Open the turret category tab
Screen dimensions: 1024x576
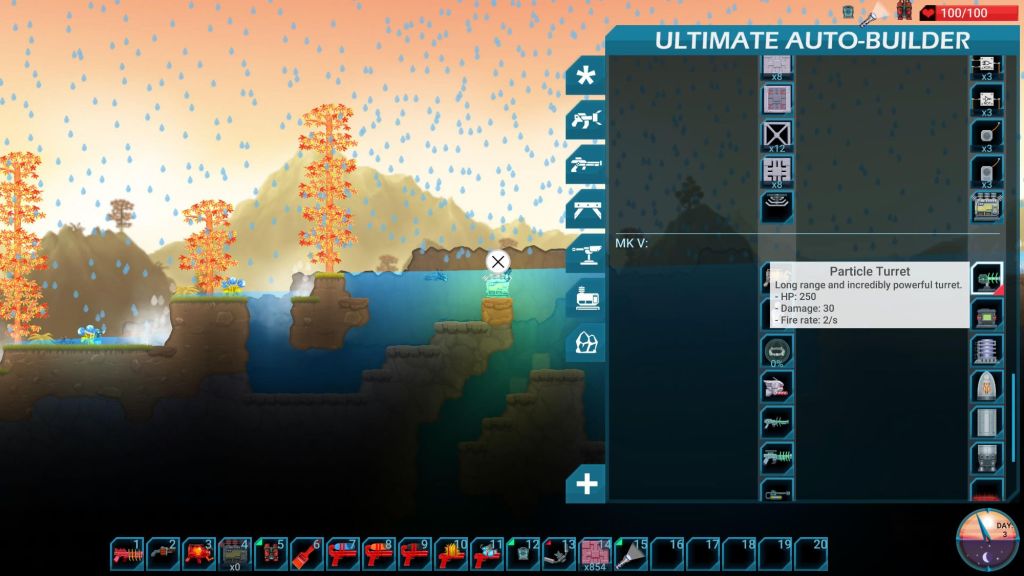coord(586,252)
